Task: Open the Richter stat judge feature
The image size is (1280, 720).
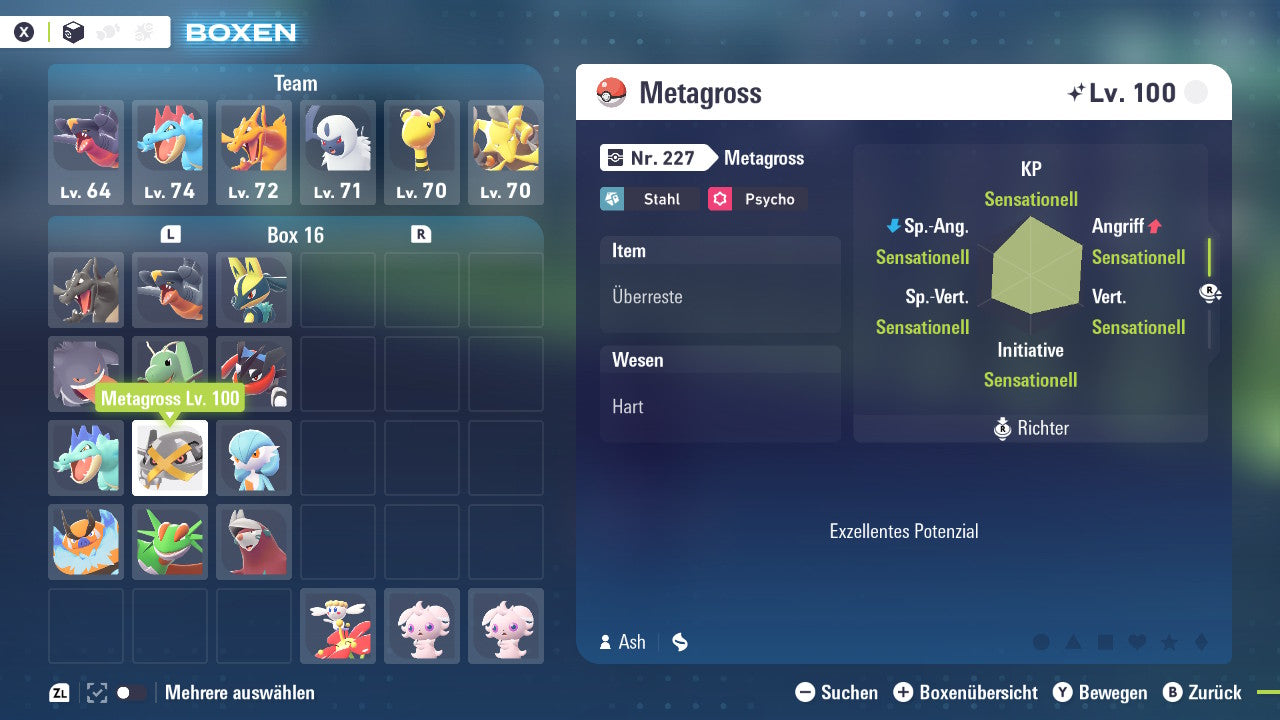Action: [x=1030, y=428]
